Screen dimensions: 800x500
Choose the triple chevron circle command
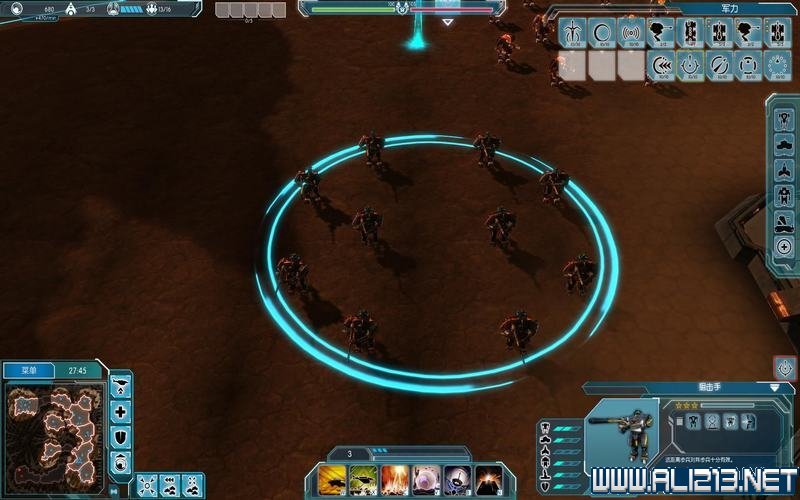662,65
